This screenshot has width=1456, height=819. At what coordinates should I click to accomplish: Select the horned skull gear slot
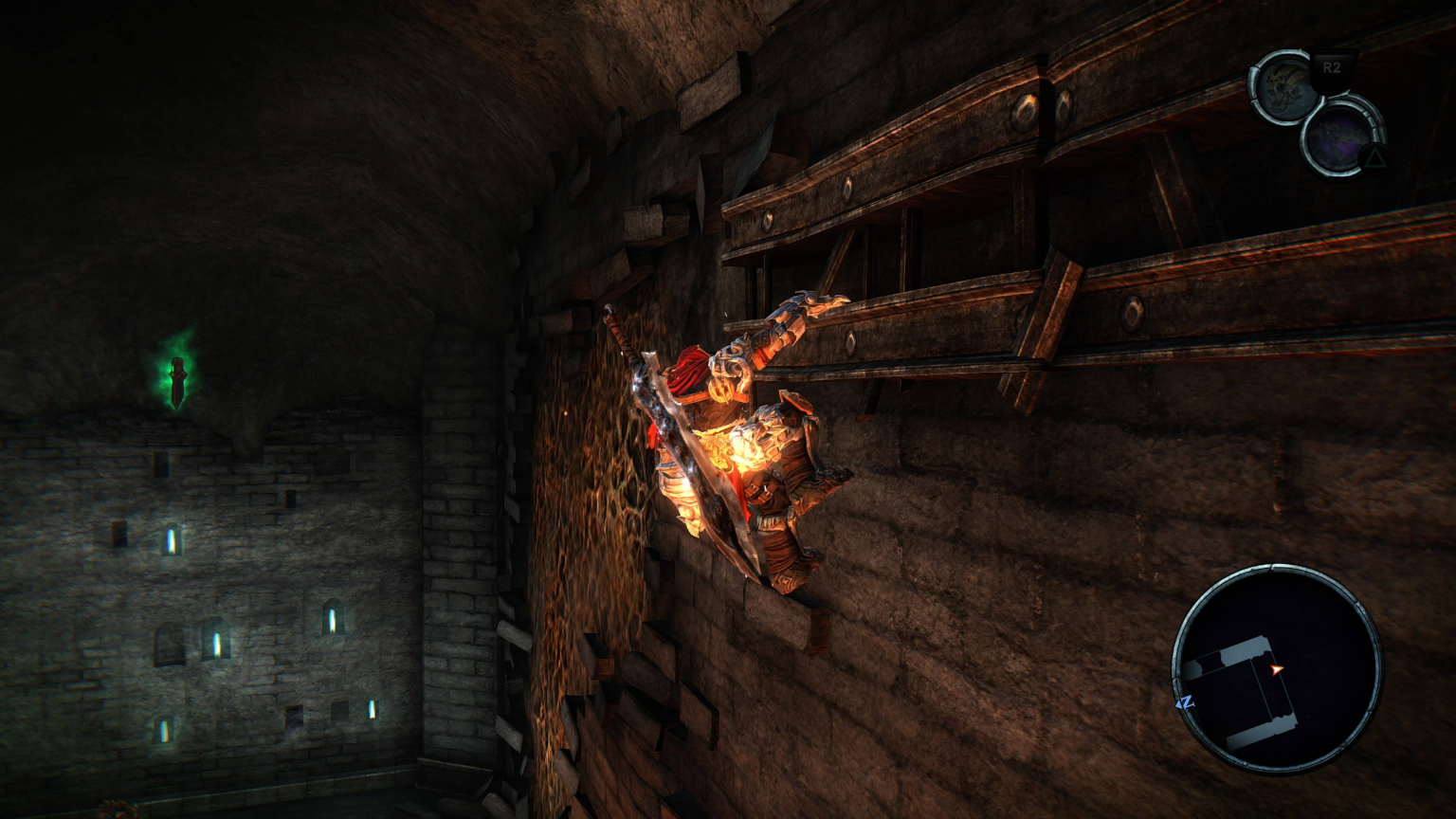point(1285,86)
